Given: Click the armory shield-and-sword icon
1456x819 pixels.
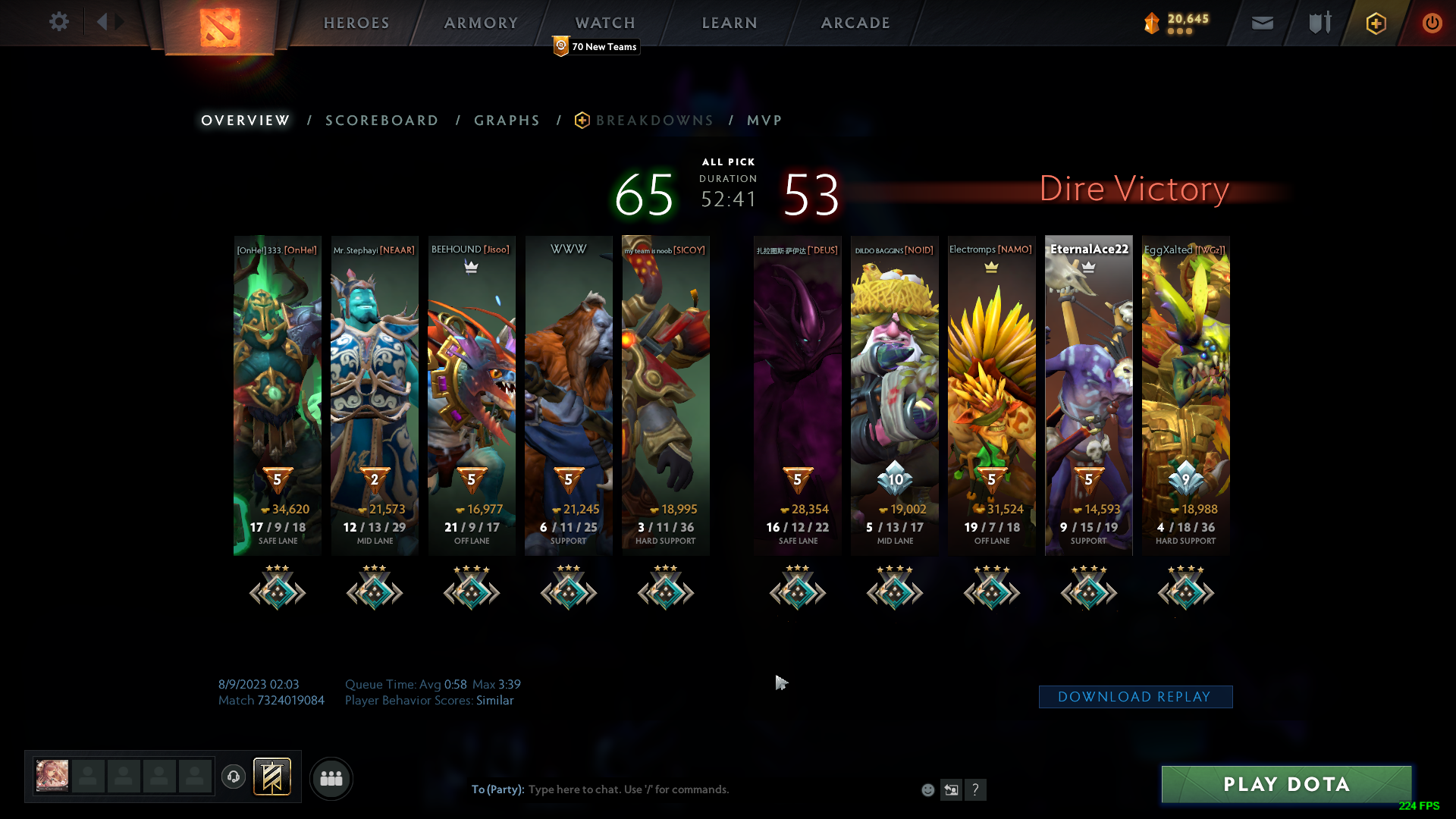Looking at the screenshot, I should pyautogui.click(x=1318, y=23).
